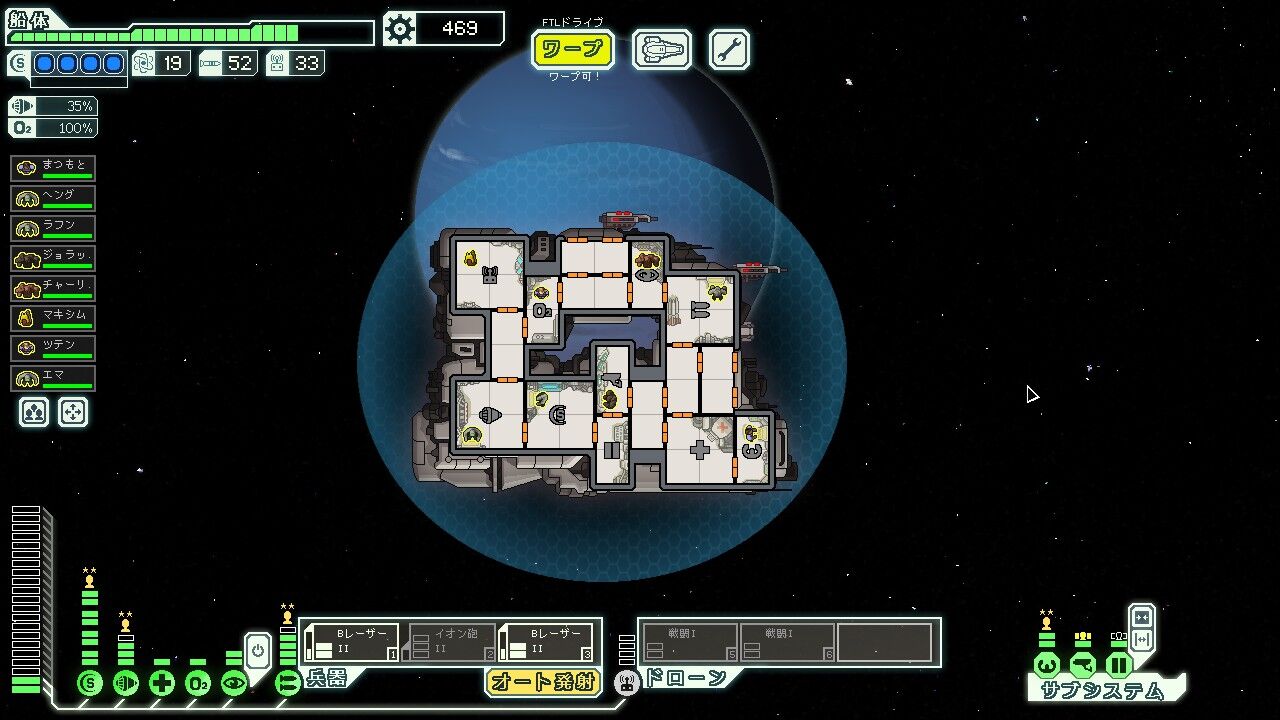Click the door control subsystem icon
1280x720 pixels.
tap(1119, 665)
